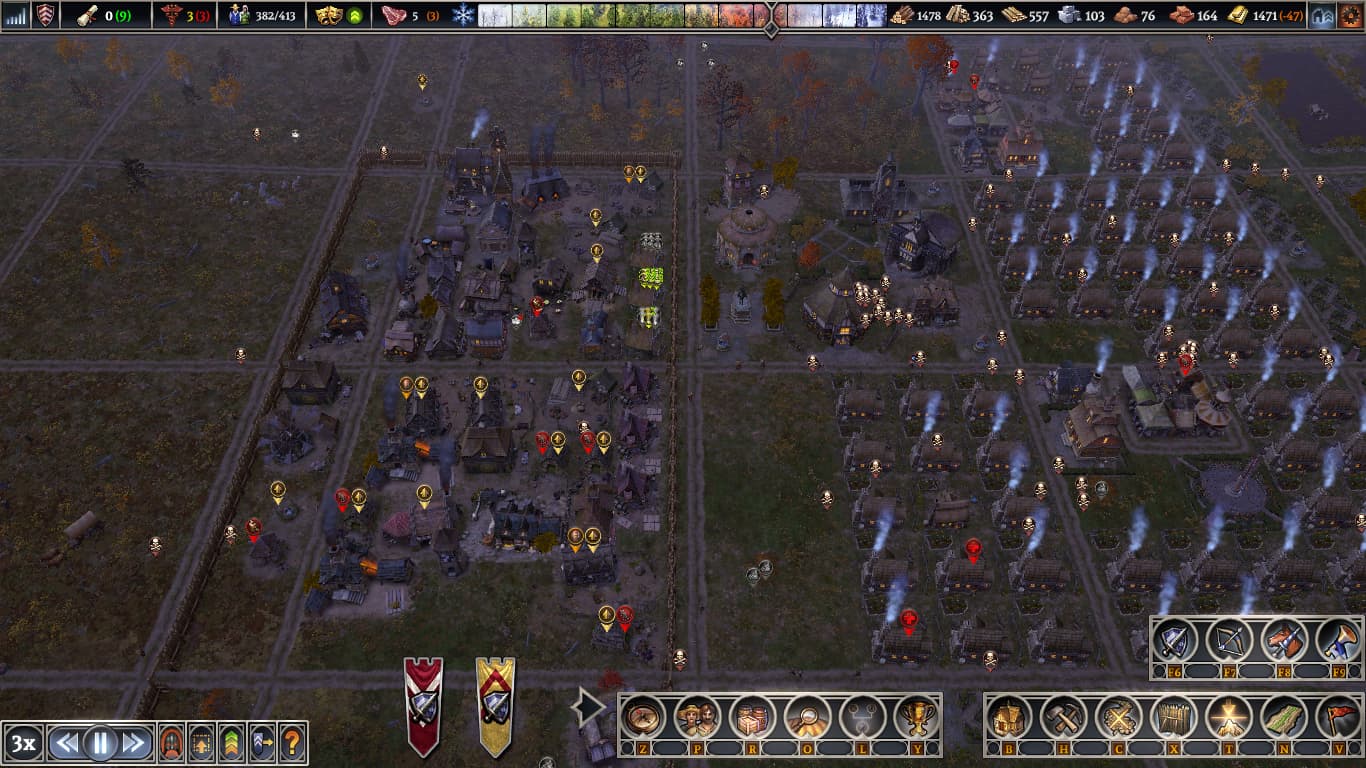Pause the game with the pause button
Image resolution: width=1366 pixels, height=768 pixels.
[100, 743]
